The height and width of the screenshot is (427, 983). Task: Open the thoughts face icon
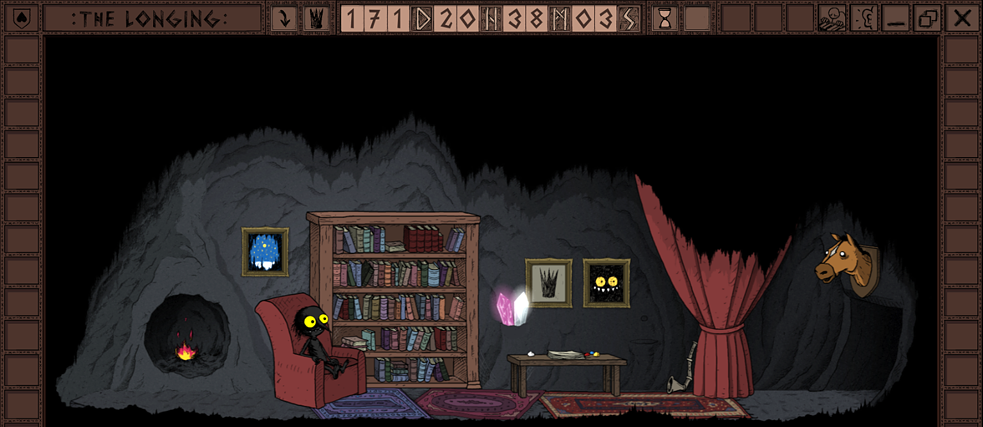(832, 18)
